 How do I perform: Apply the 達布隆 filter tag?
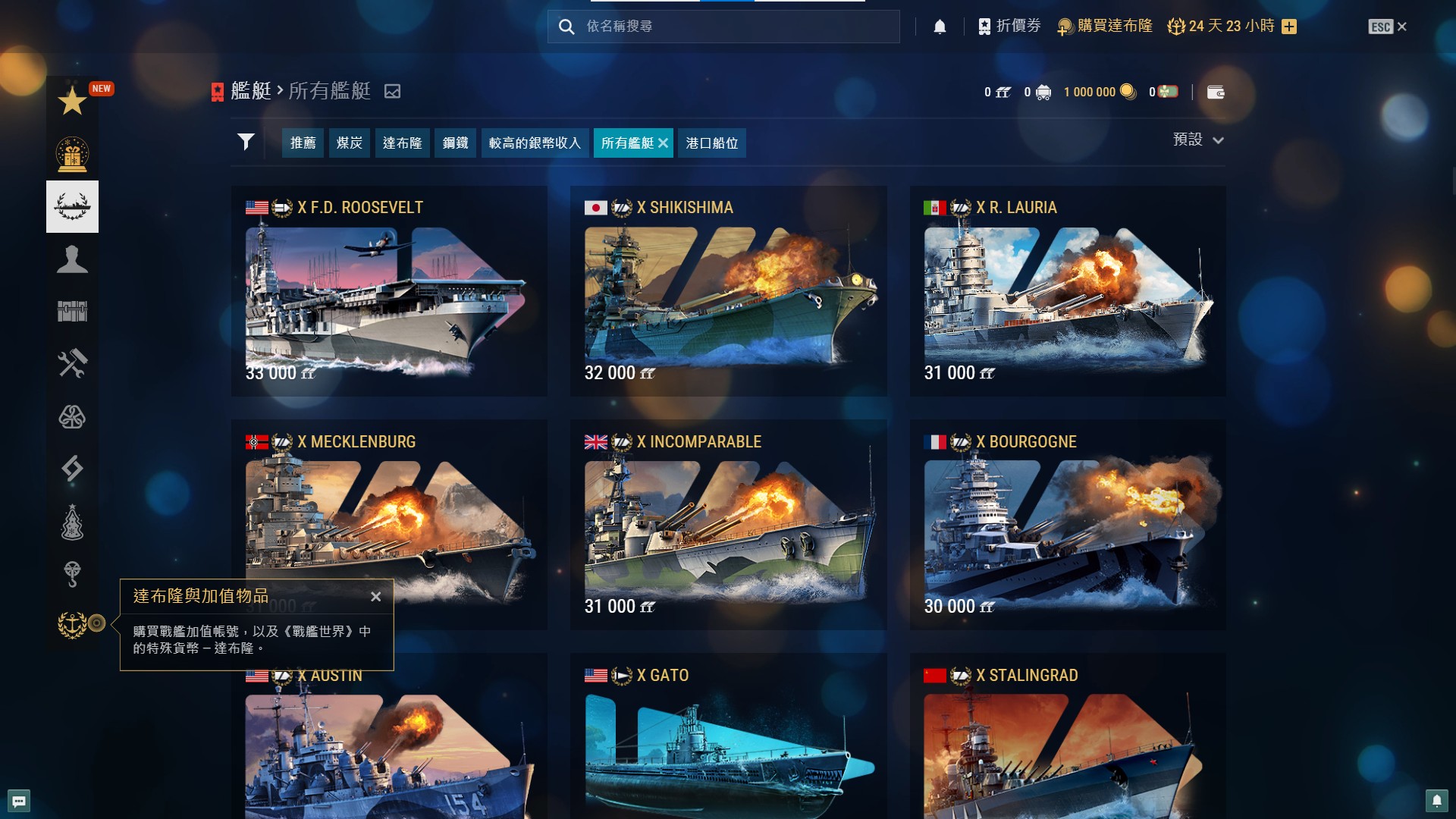pyautogui.click(x=402, y=143)
